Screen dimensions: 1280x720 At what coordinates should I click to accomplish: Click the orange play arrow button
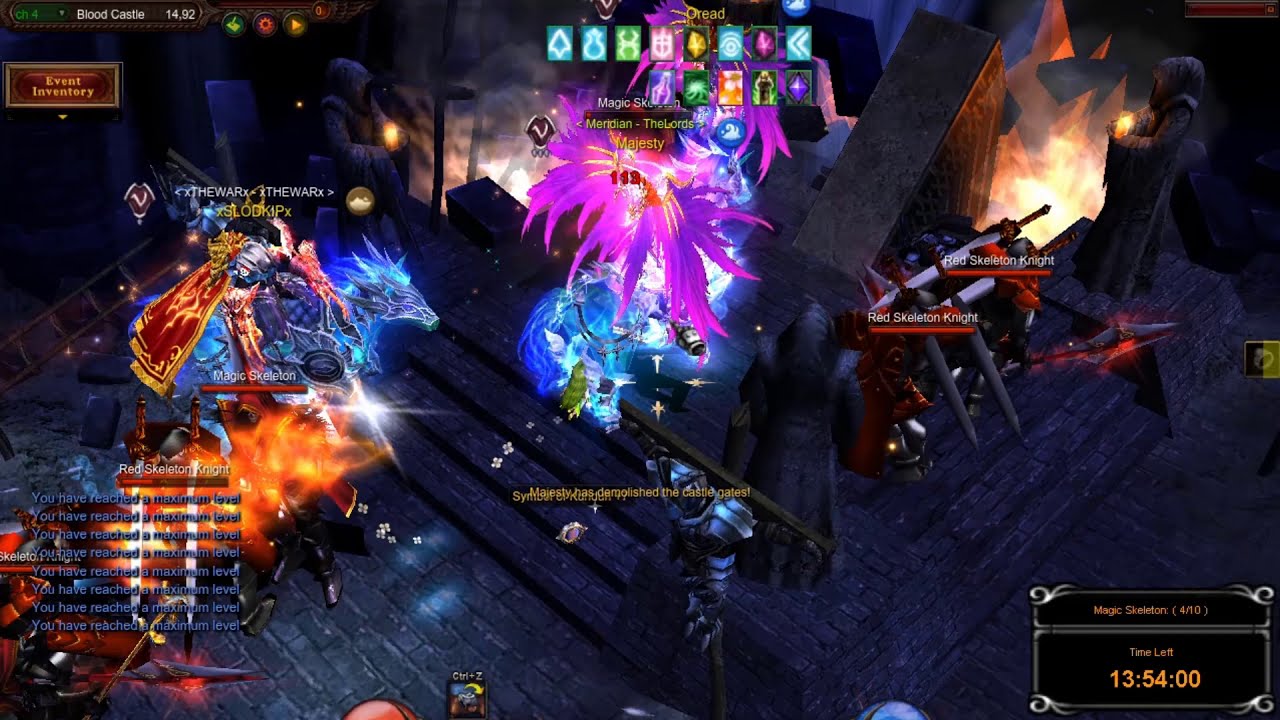pyautogui.click(x=295, y=25)
